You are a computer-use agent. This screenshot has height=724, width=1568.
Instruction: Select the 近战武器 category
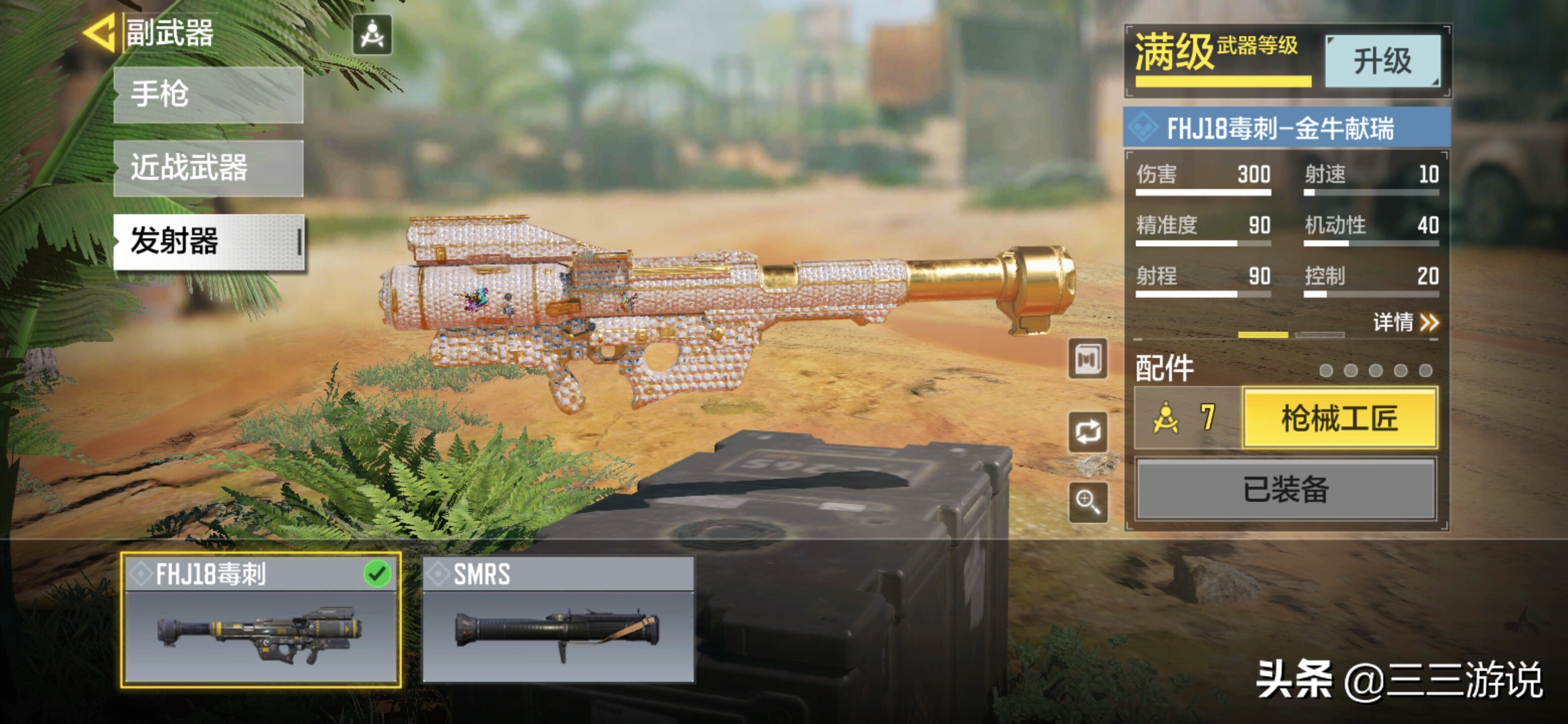pyautogui.click(x=208, y=168)
